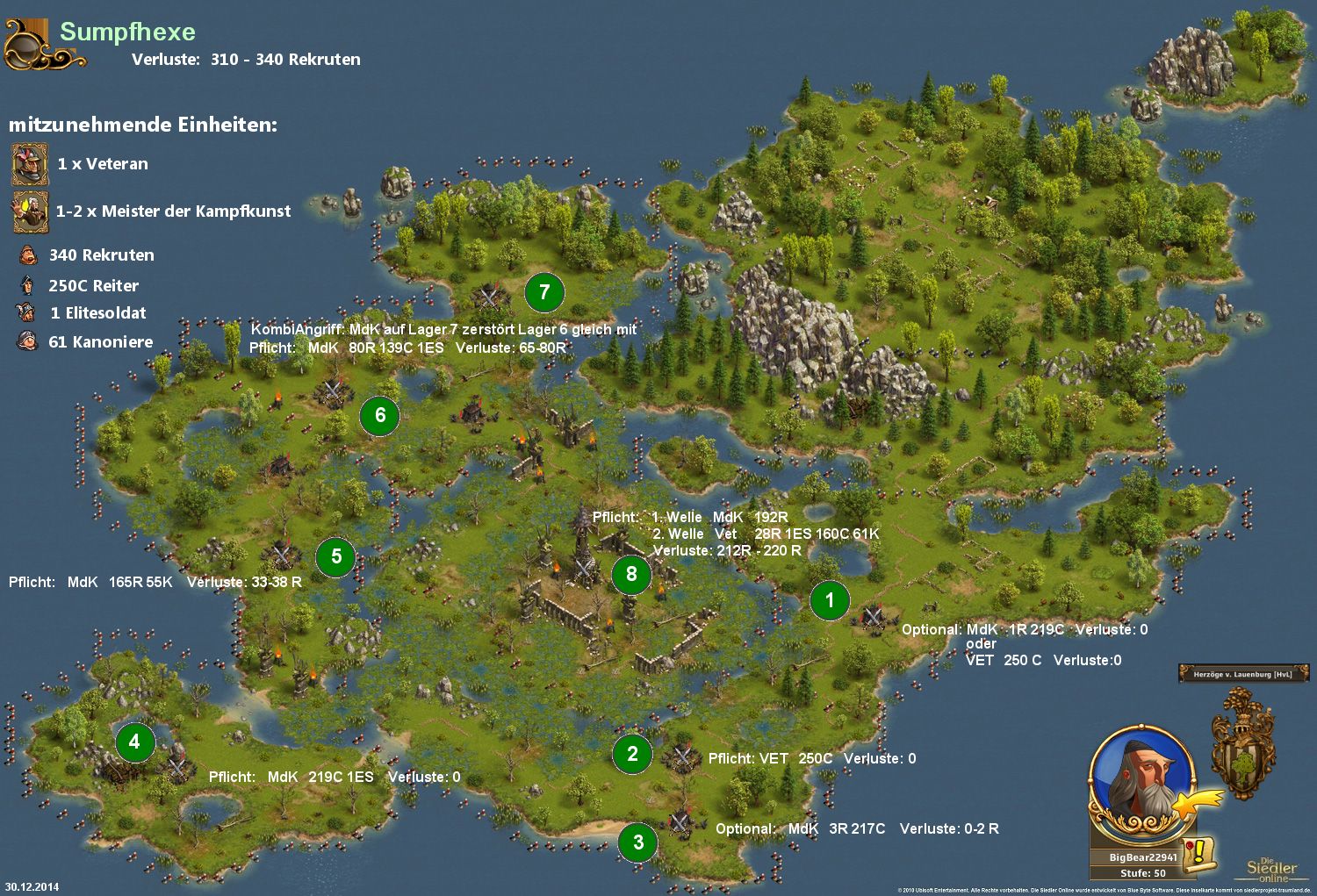This screenshot has width=1317, height=896.
Task: Open the yellow exclamation quest book
Action: [1199, 853]
